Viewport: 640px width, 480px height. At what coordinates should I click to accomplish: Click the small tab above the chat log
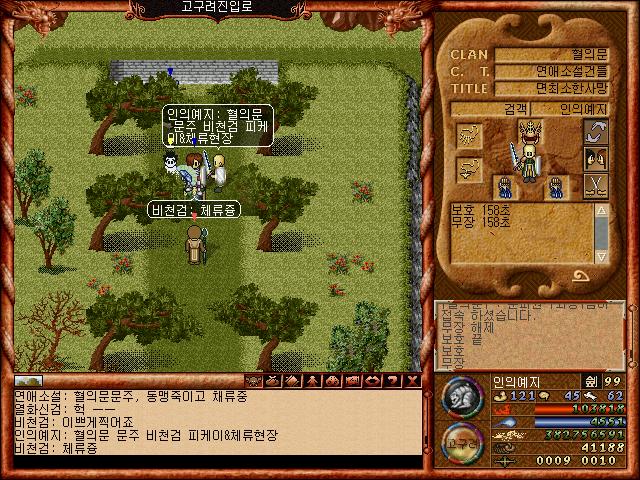click(x=27, y=381)
